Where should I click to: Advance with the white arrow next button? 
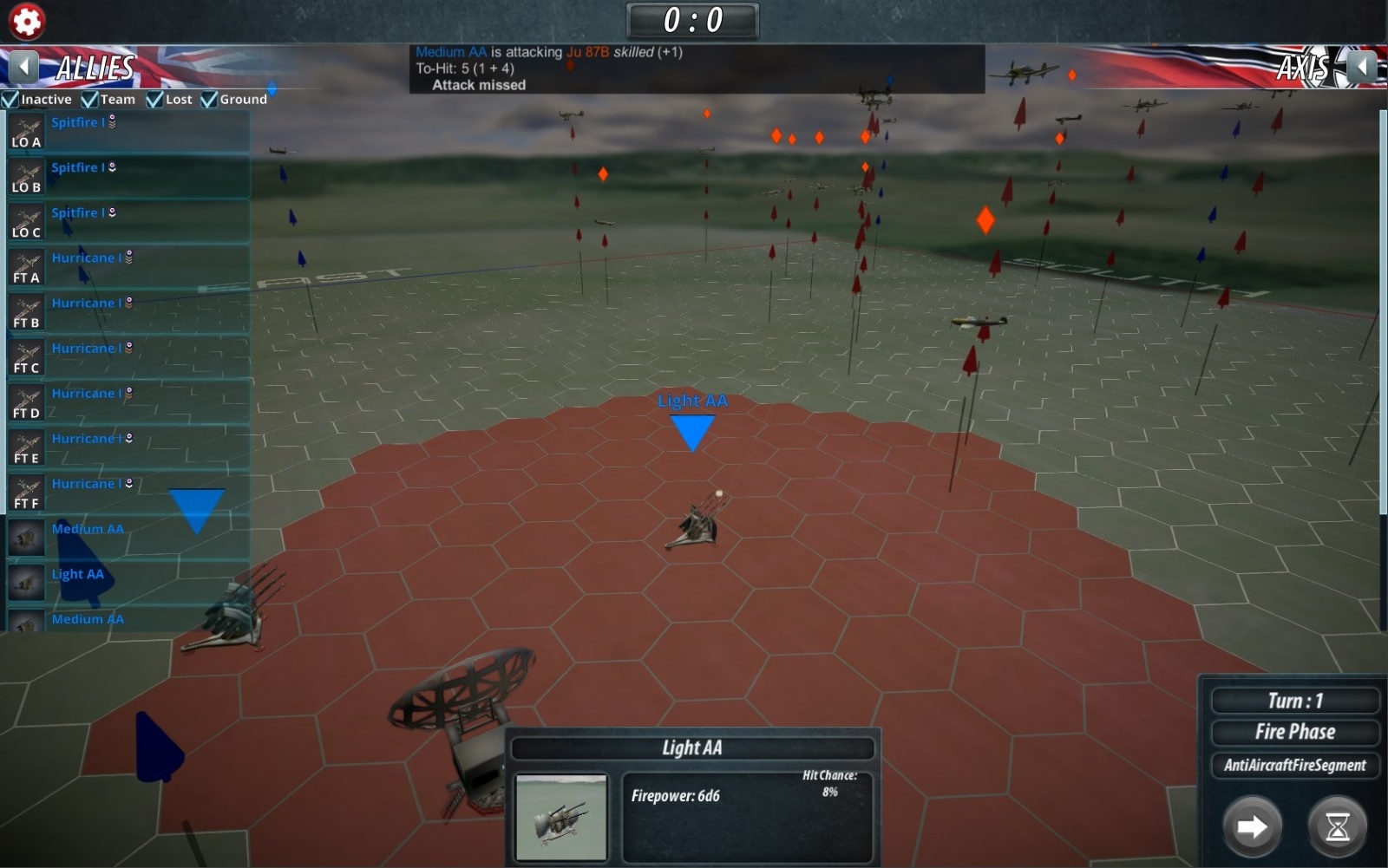1252,826
